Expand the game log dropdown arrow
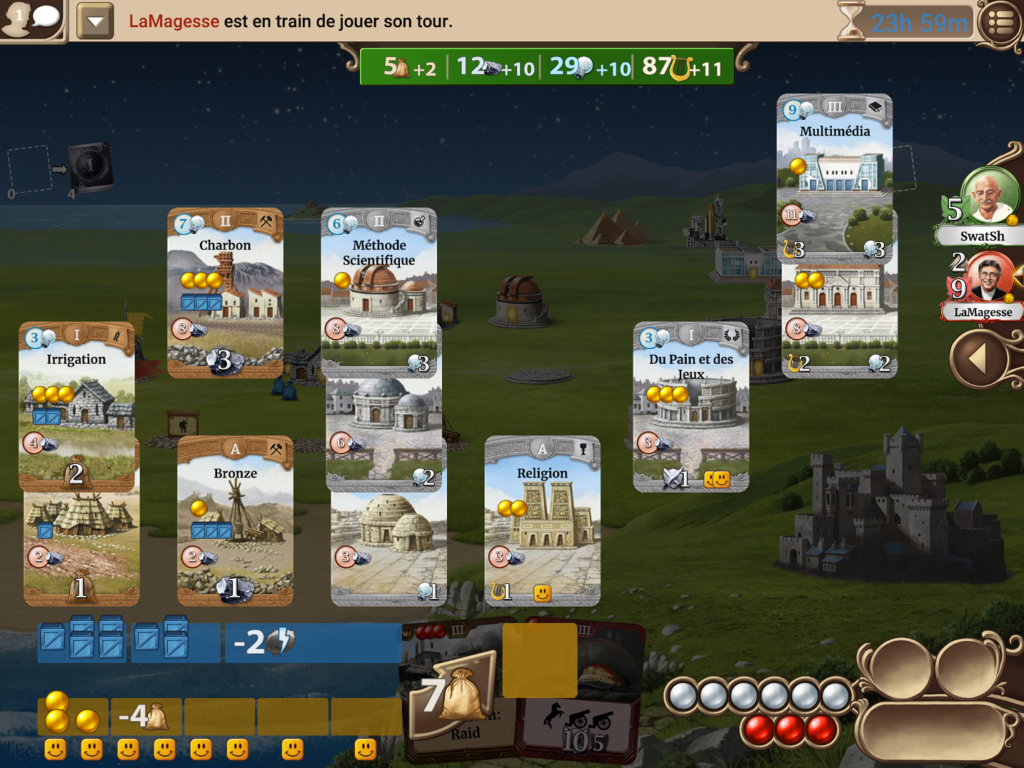This screenshot has height=768, width=1024. click(x=95, y=21)
